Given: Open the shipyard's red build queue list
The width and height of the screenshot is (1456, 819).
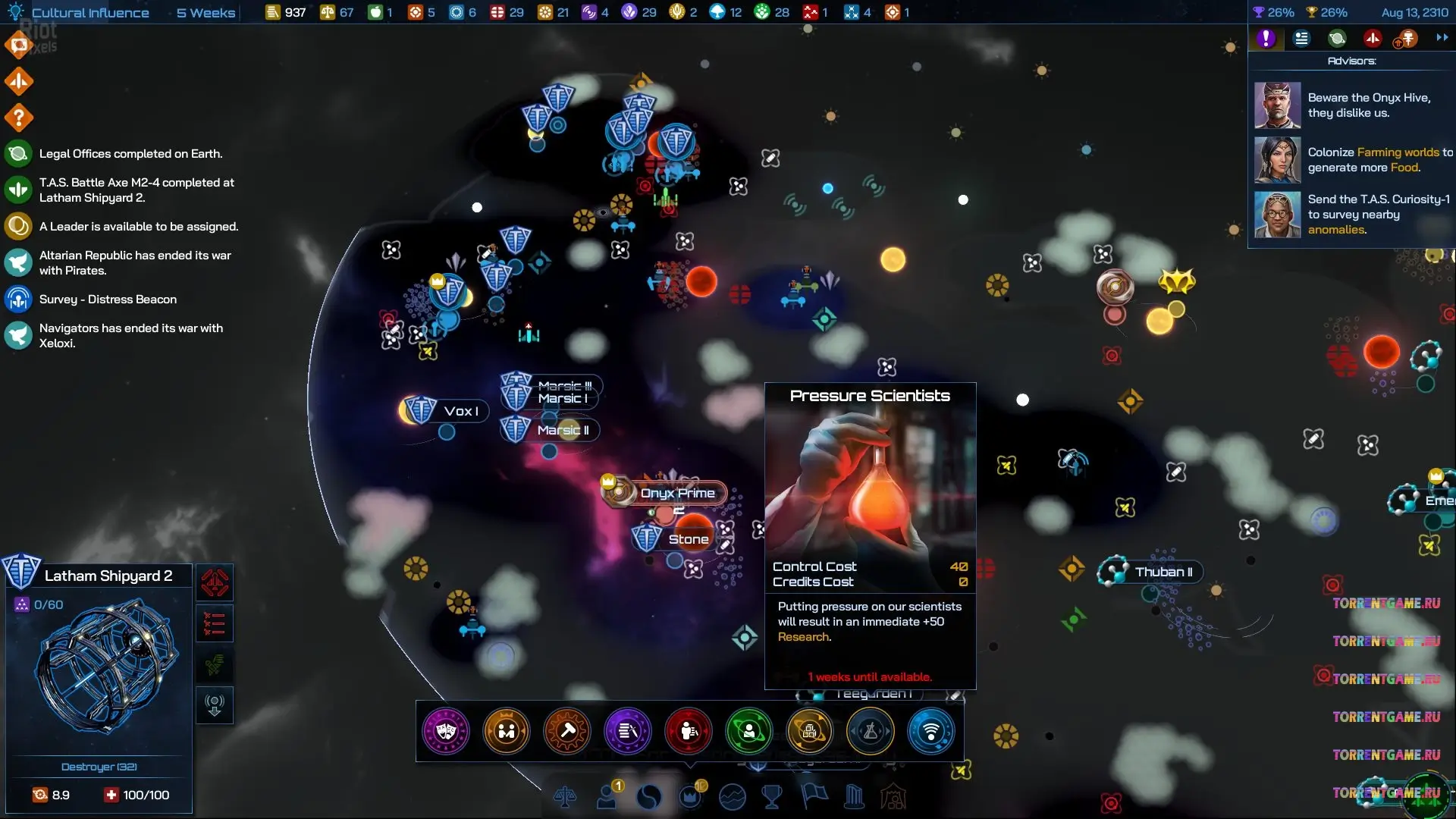Looking at the screenshot, I should coord(215,624).
